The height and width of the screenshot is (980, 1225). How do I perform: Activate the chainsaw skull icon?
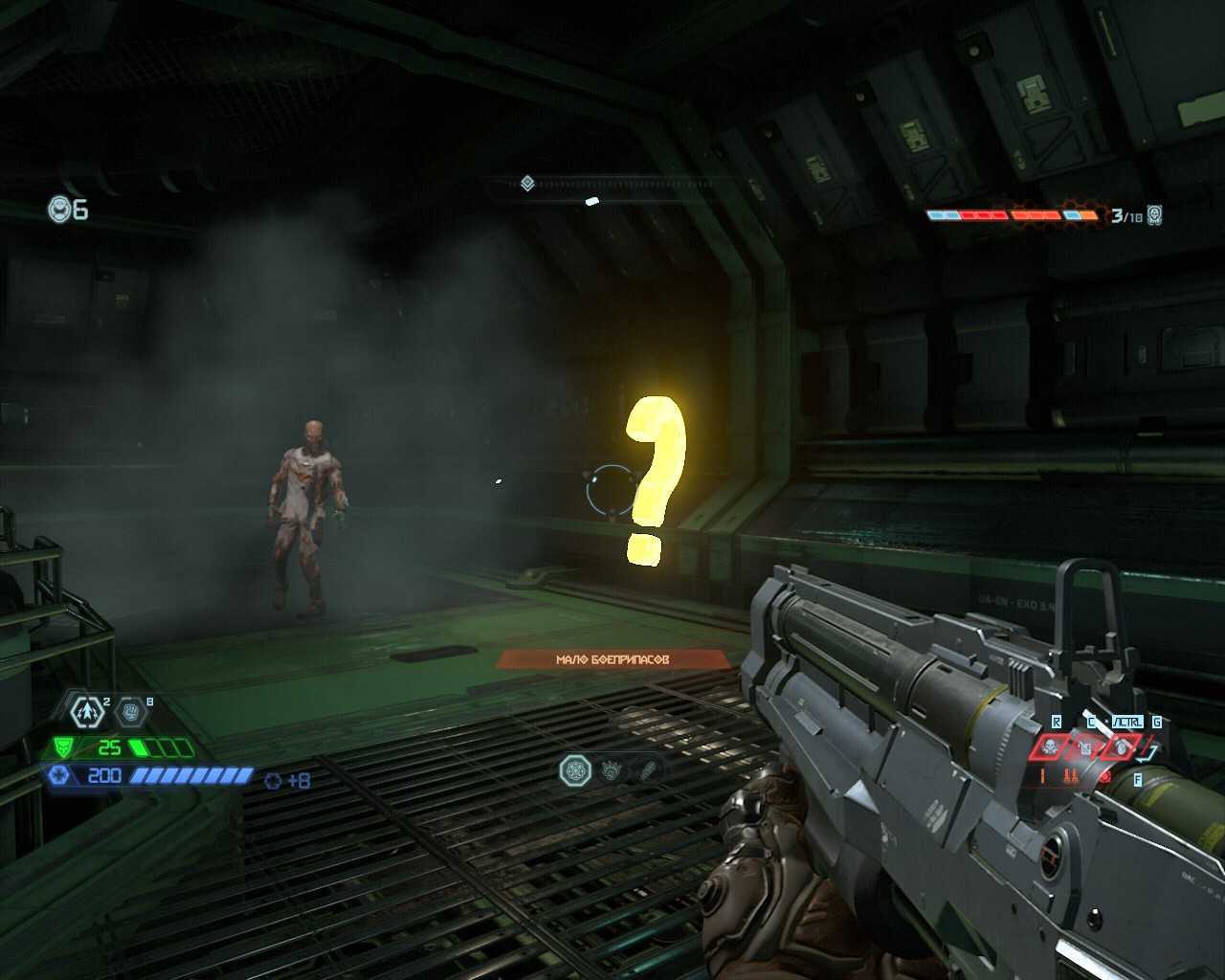(x=1051, y=747)
